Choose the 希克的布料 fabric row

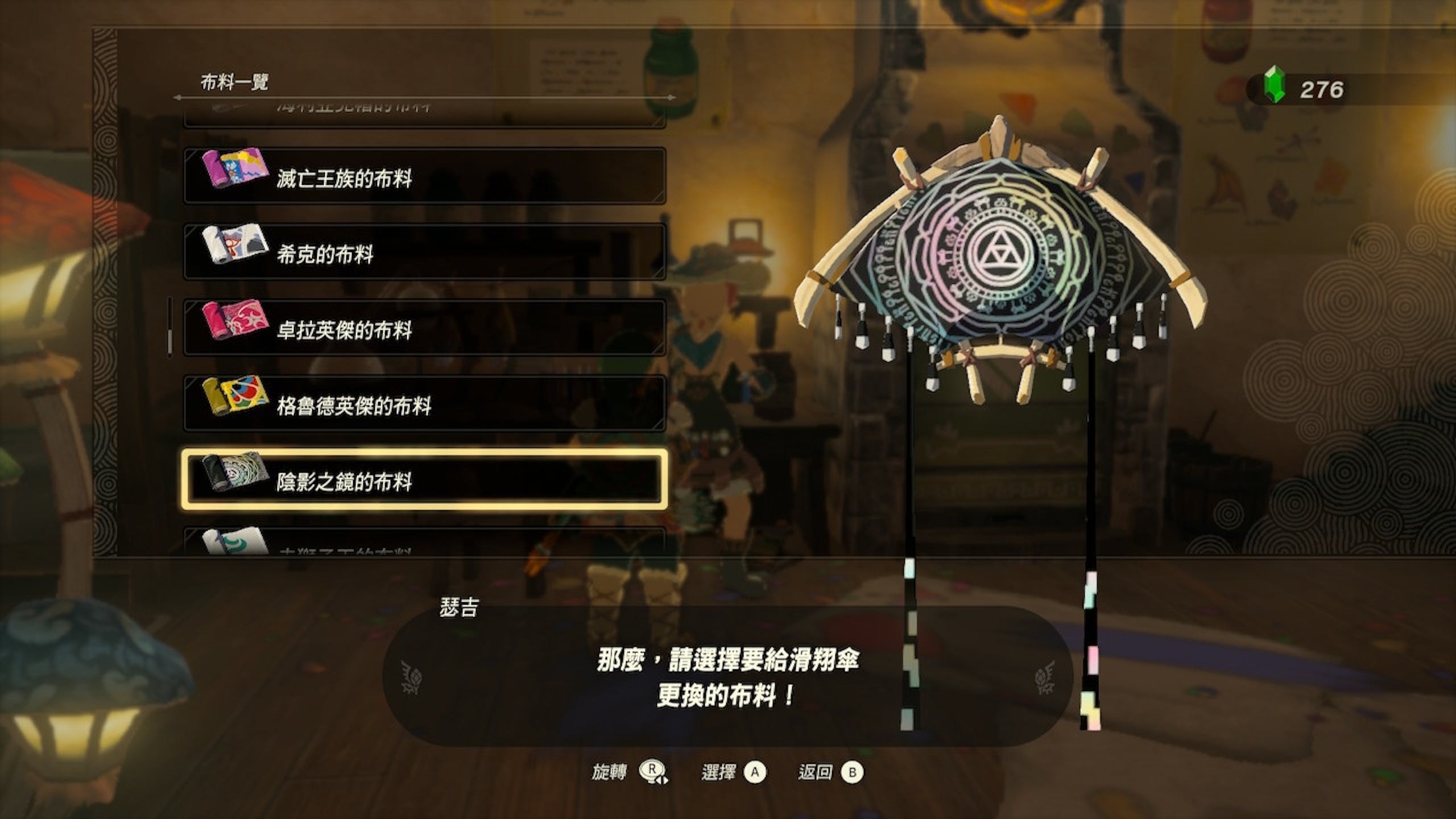(424, 252)
